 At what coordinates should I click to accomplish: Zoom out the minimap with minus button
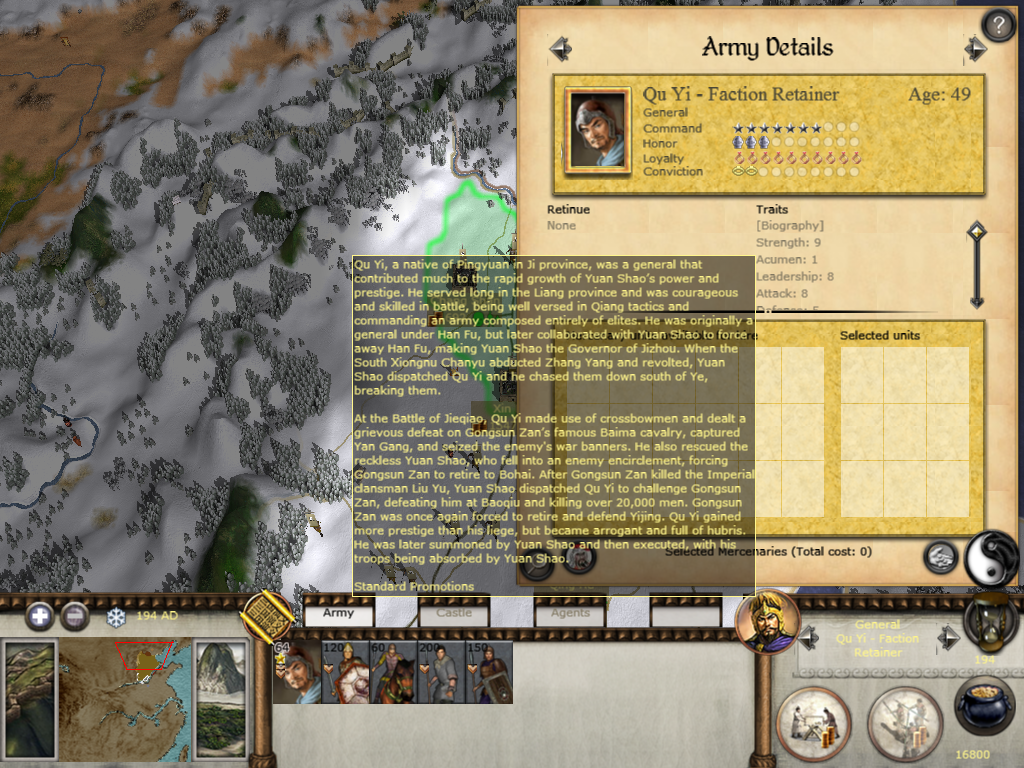click(74, 616)
